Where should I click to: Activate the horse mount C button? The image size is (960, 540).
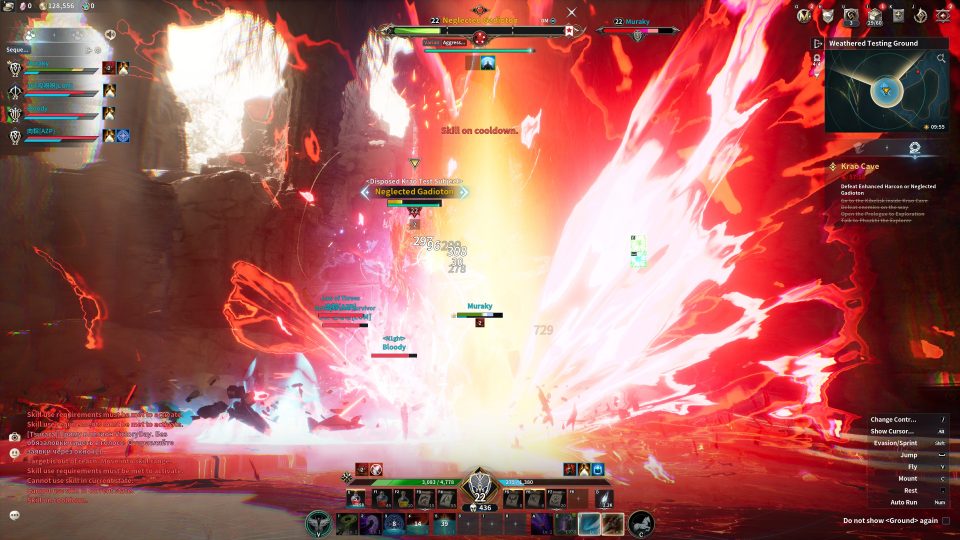641,522
